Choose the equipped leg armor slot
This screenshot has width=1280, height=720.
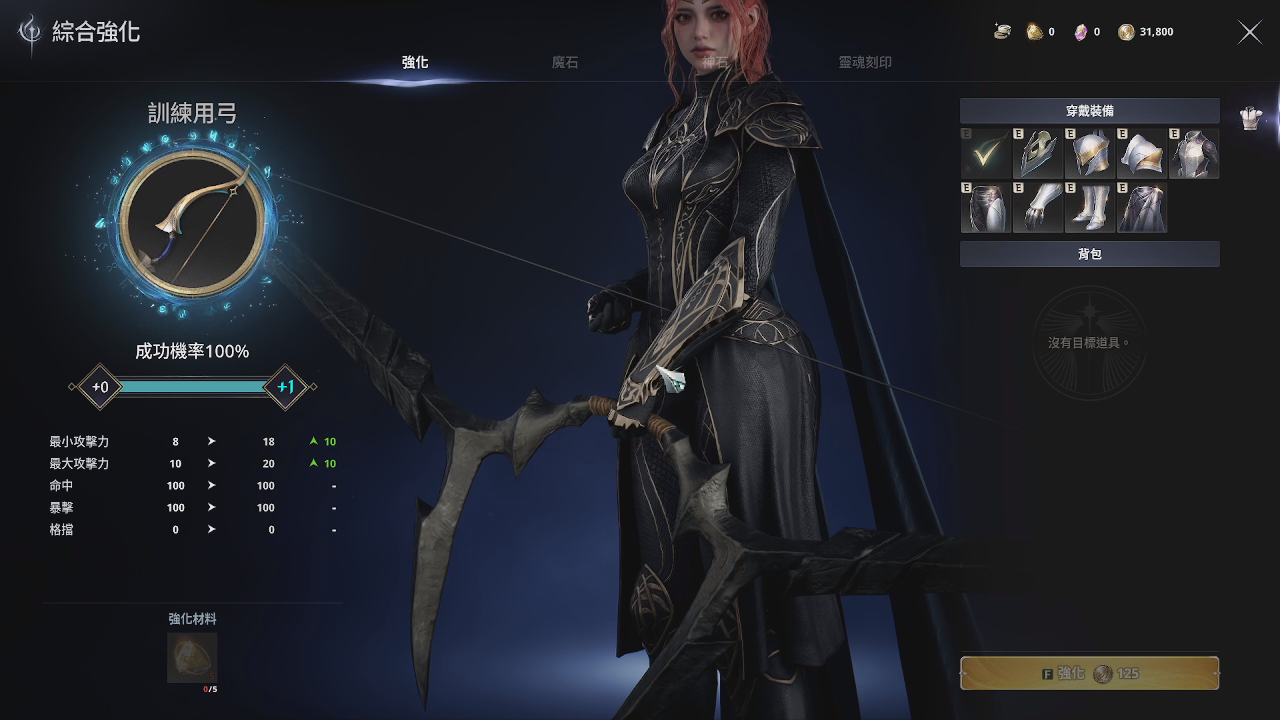pyautogui.click(x=985, y=207)
